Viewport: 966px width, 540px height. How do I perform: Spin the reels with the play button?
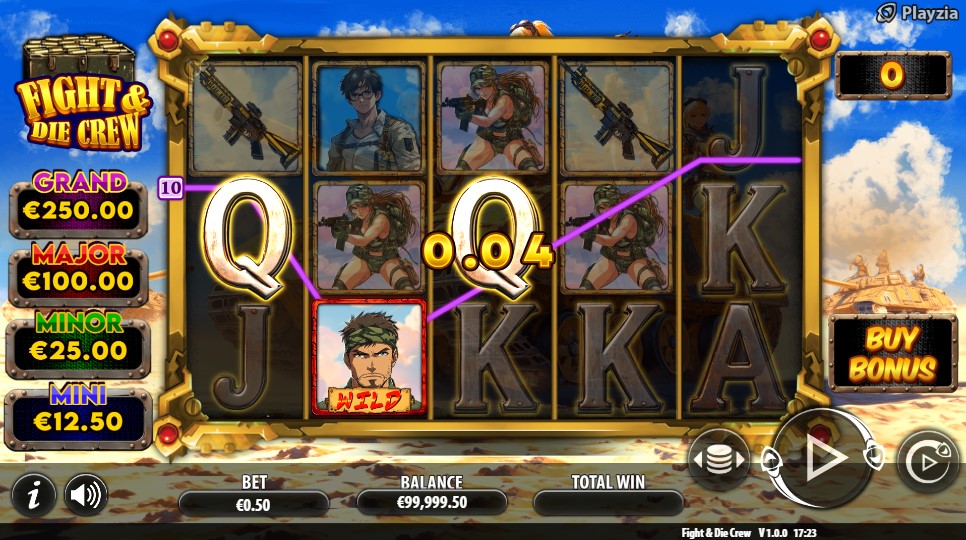(x=824, y=458)
